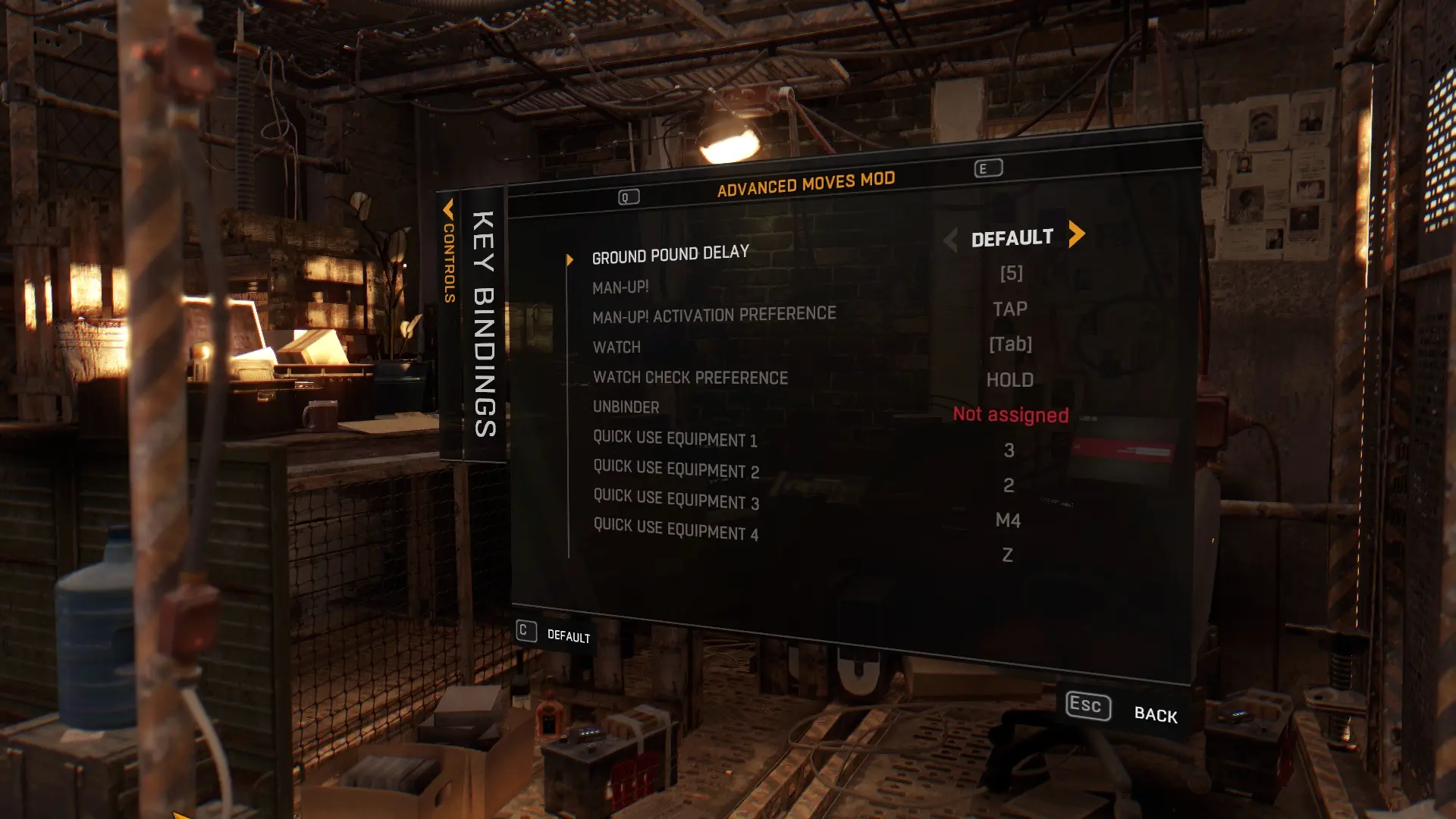Choose Quick Use Equipment 2 binding
Image resolution: width=1456 pixels, height=819 pixels.
coord(676,469)
